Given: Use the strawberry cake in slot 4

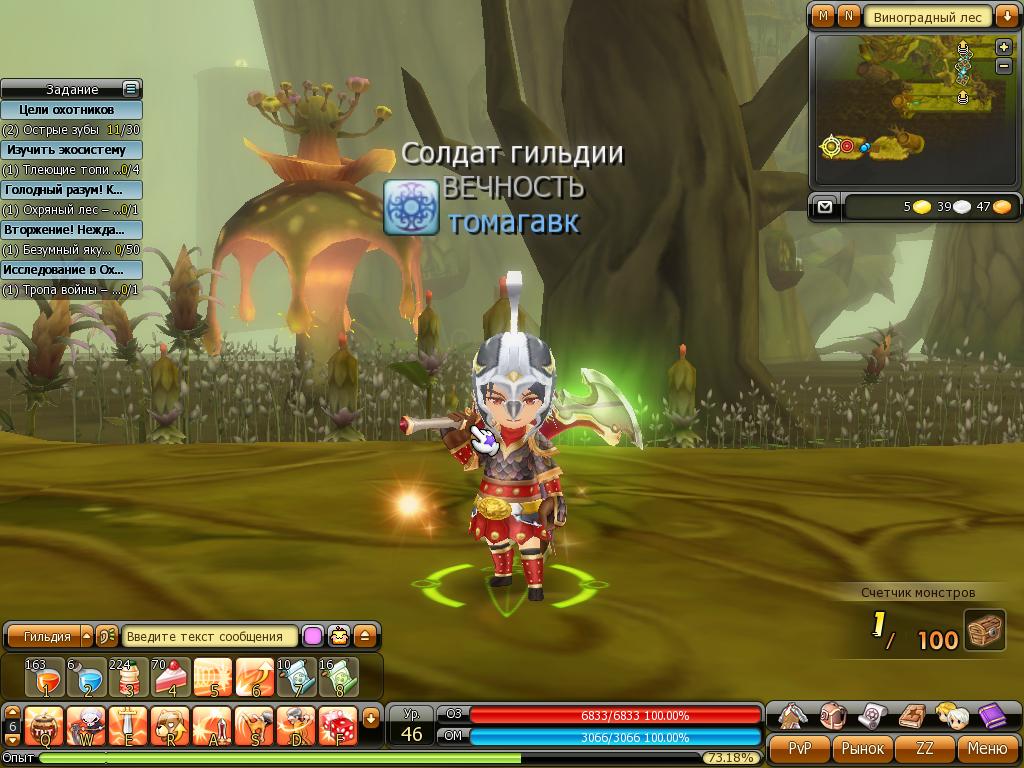Looking at the screenshot, I should pos(171,678).
